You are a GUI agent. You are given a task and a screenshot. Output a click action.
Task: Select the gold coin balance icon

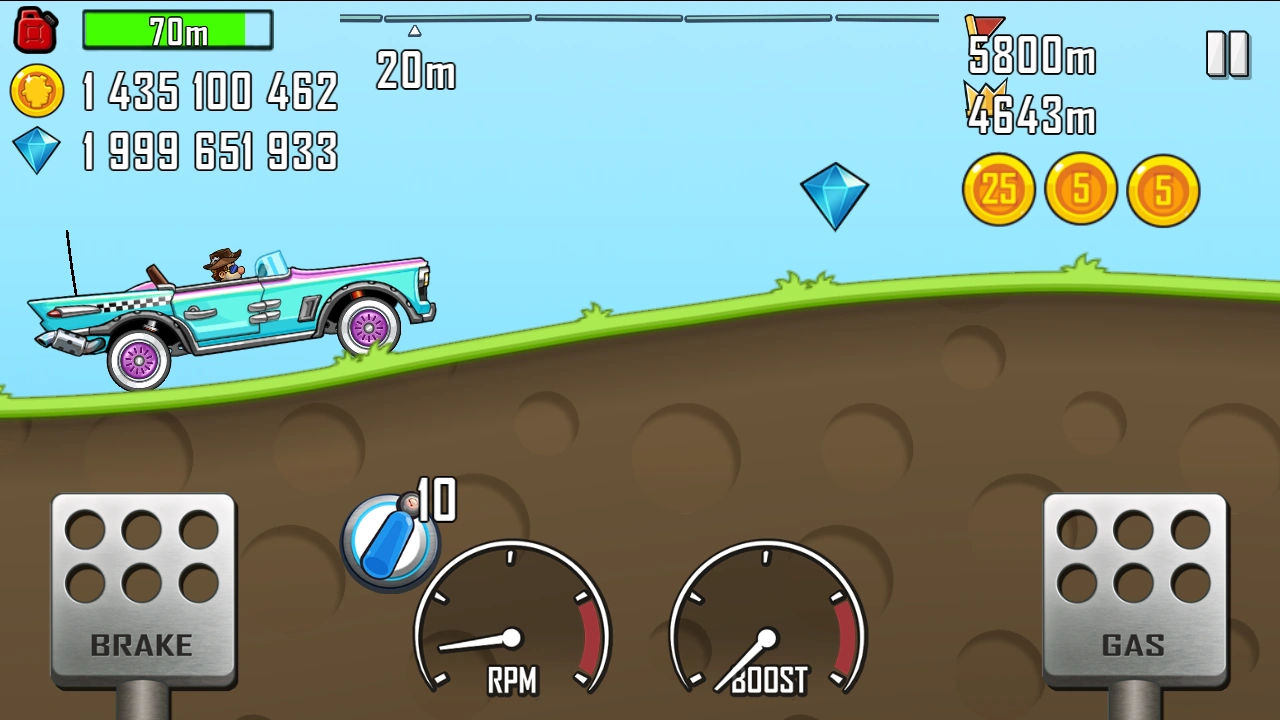click(x=36, y=93)
